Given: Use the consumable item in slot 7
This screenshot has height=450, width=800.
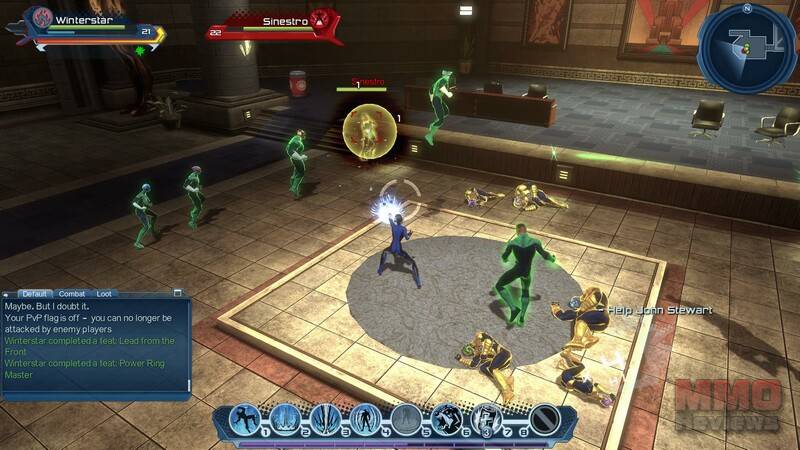Looking at the screenshot, I should click(x=486, y=420).
